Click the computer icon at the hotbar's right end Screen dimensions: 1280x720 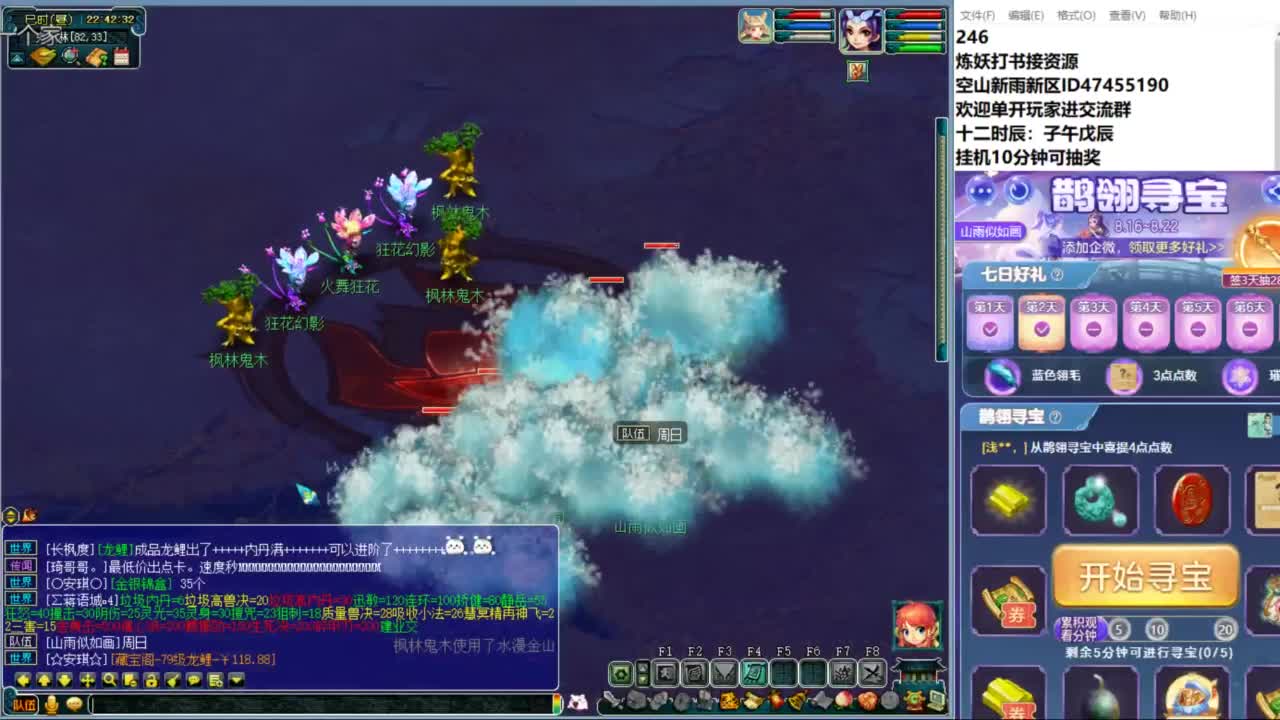point(937,700)
